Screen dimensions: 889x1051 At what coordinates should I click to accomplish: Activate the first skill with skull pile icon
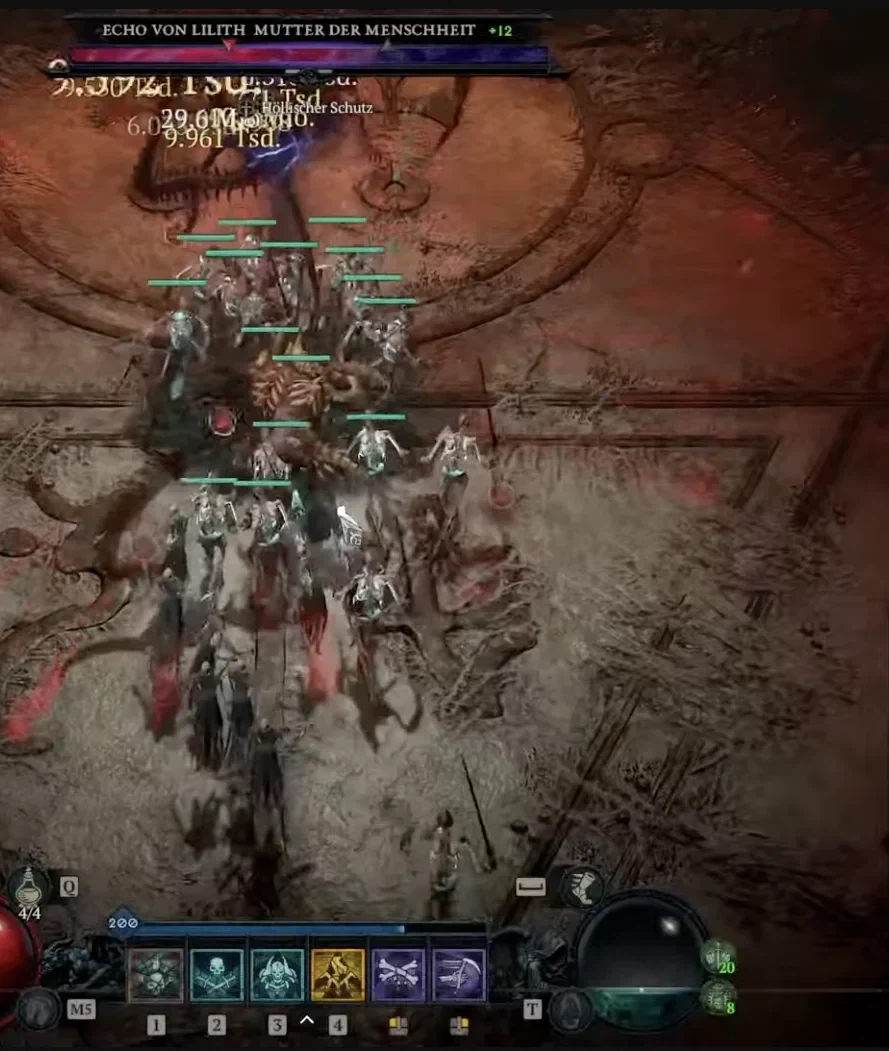pyautogui.click(x=156, y=975)
